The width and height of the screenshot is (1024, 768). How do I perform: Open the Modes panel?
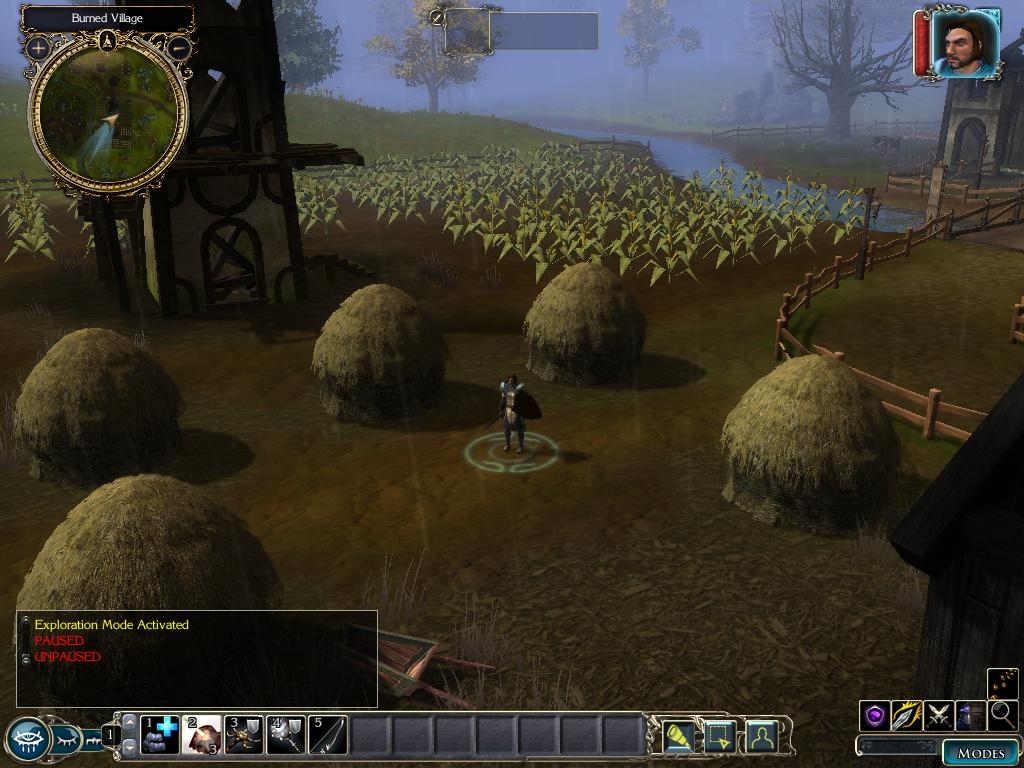(980, 753)
